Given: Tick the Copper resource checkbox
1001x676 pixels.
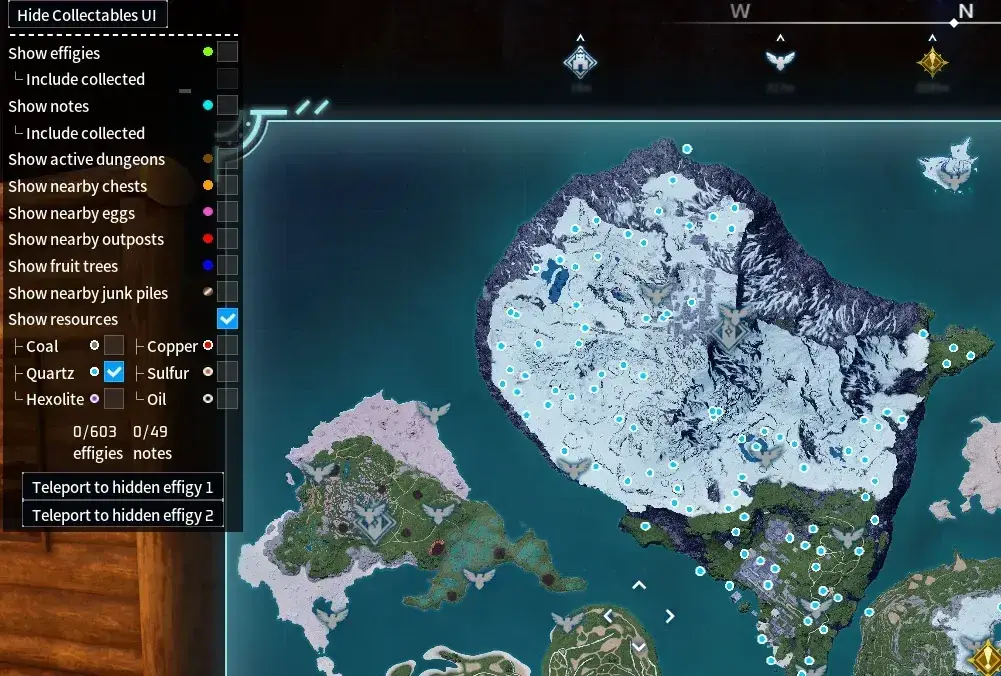Looking at the screenshot, I should click(x=228, y=345).
